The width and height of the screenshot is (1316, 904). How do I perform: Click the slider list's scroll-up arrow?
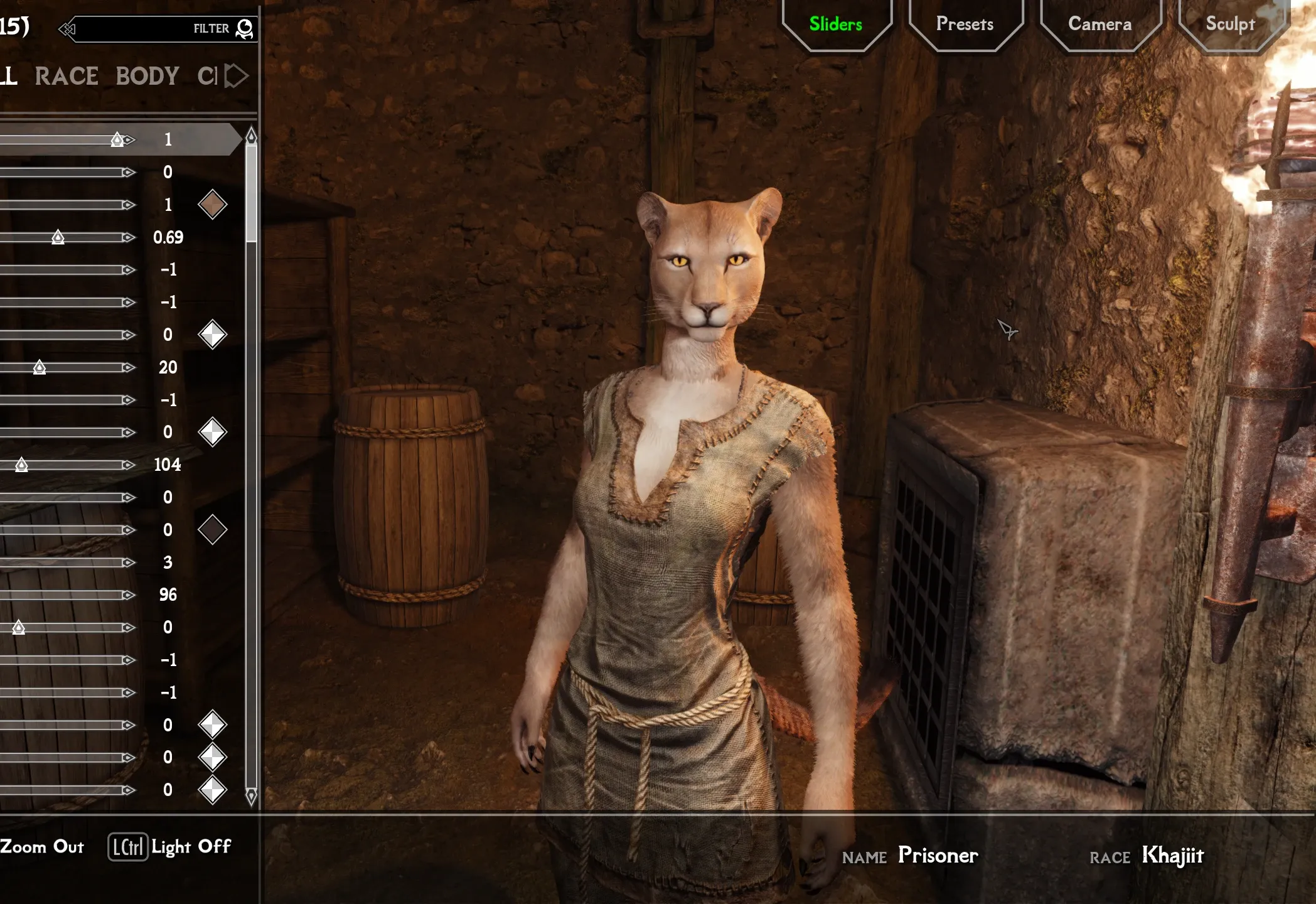click(251, 136)
